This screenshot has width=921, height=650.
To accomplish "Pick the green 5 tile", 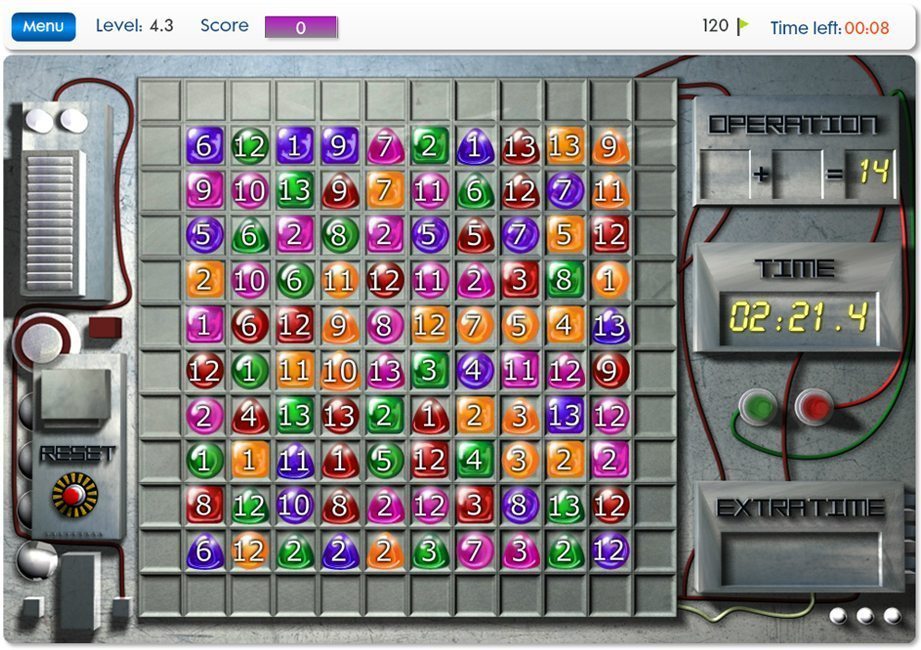I will point(384,461).
